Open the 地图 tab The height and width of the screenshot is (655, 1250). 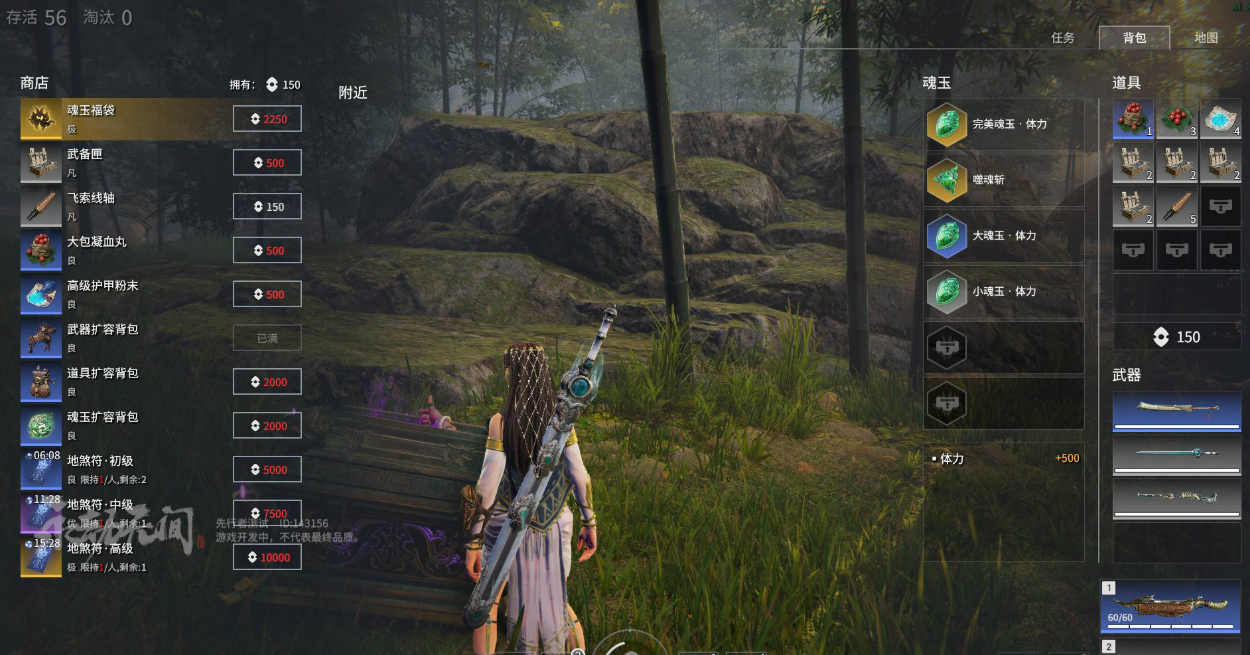pyautogui.click(x=1206, y=38)
